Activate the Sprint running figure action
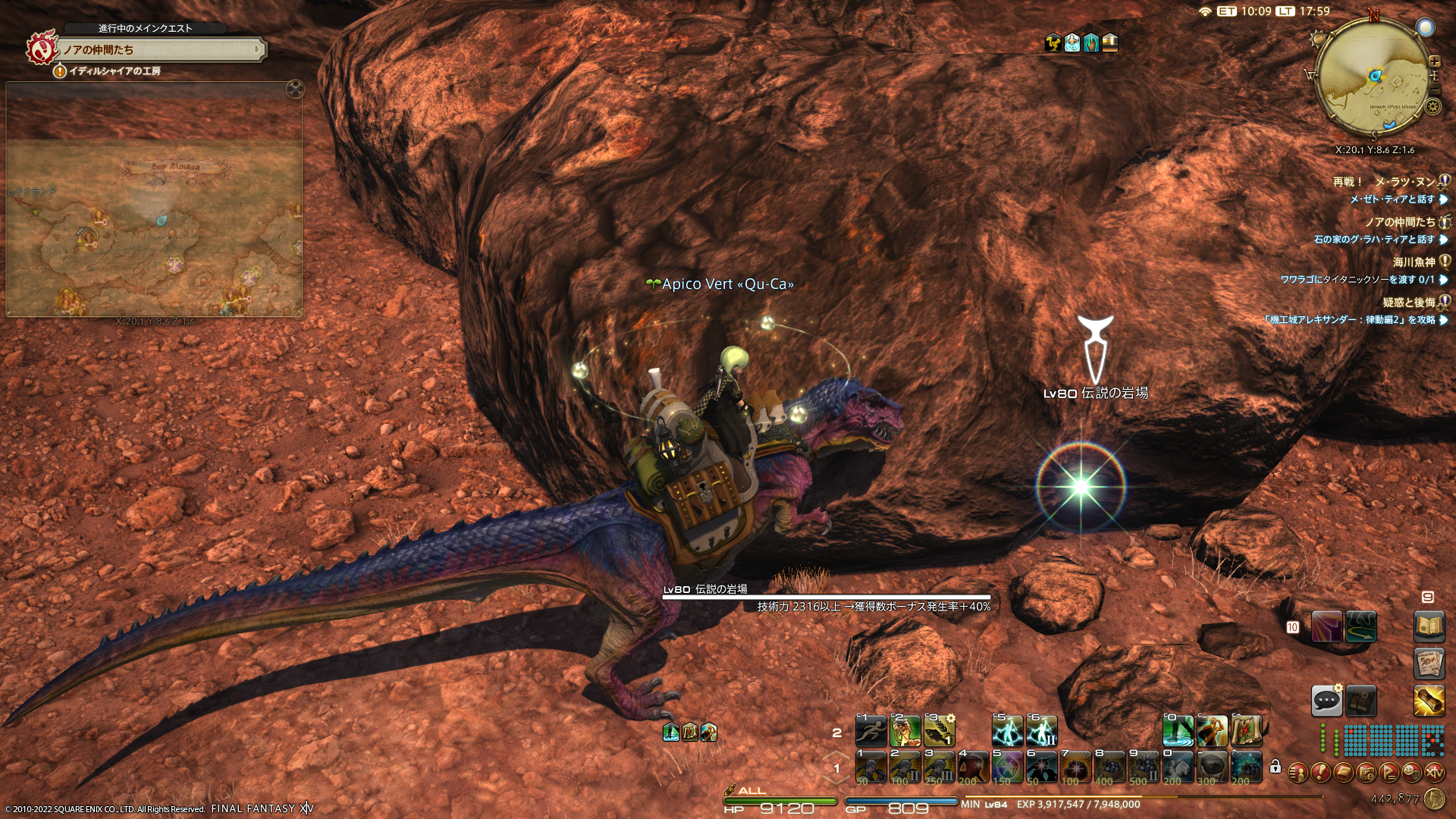The image size is (1456, 819). pos(871,732)
